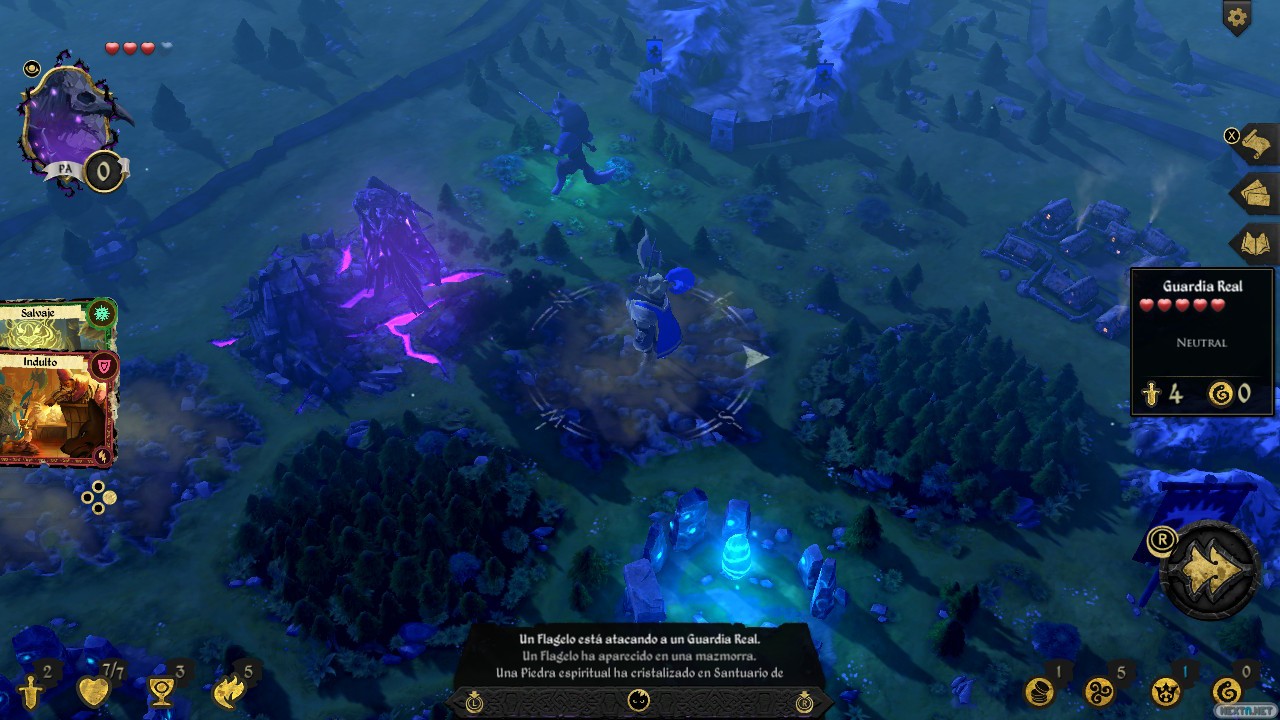This screenshot has height=720, width=1280.
Task: Click the chalice Wits stat icon
Action: click(160, 691)
